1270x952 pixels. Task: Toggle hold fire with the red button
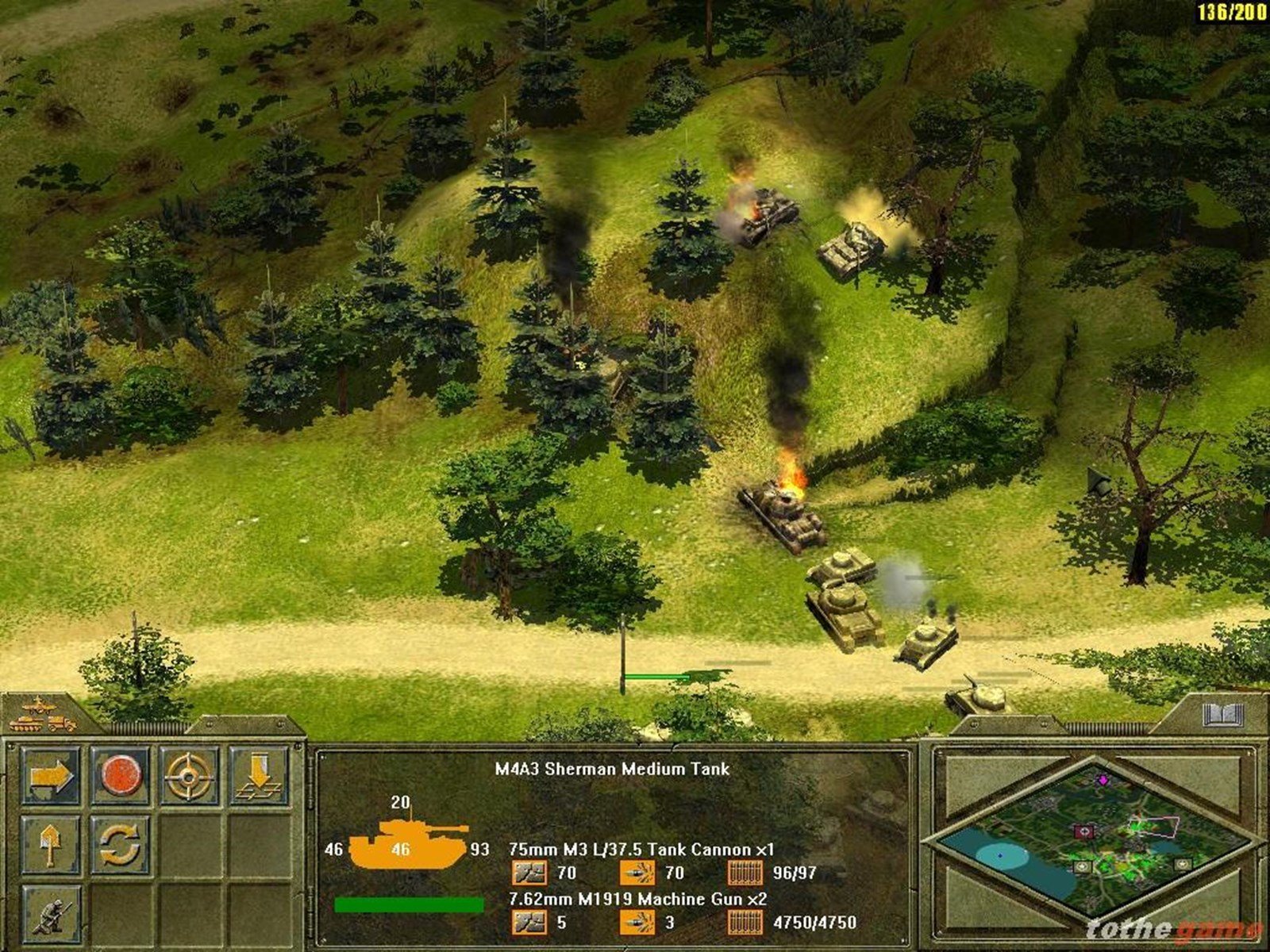pyautogui.click(x=121, y=775)
